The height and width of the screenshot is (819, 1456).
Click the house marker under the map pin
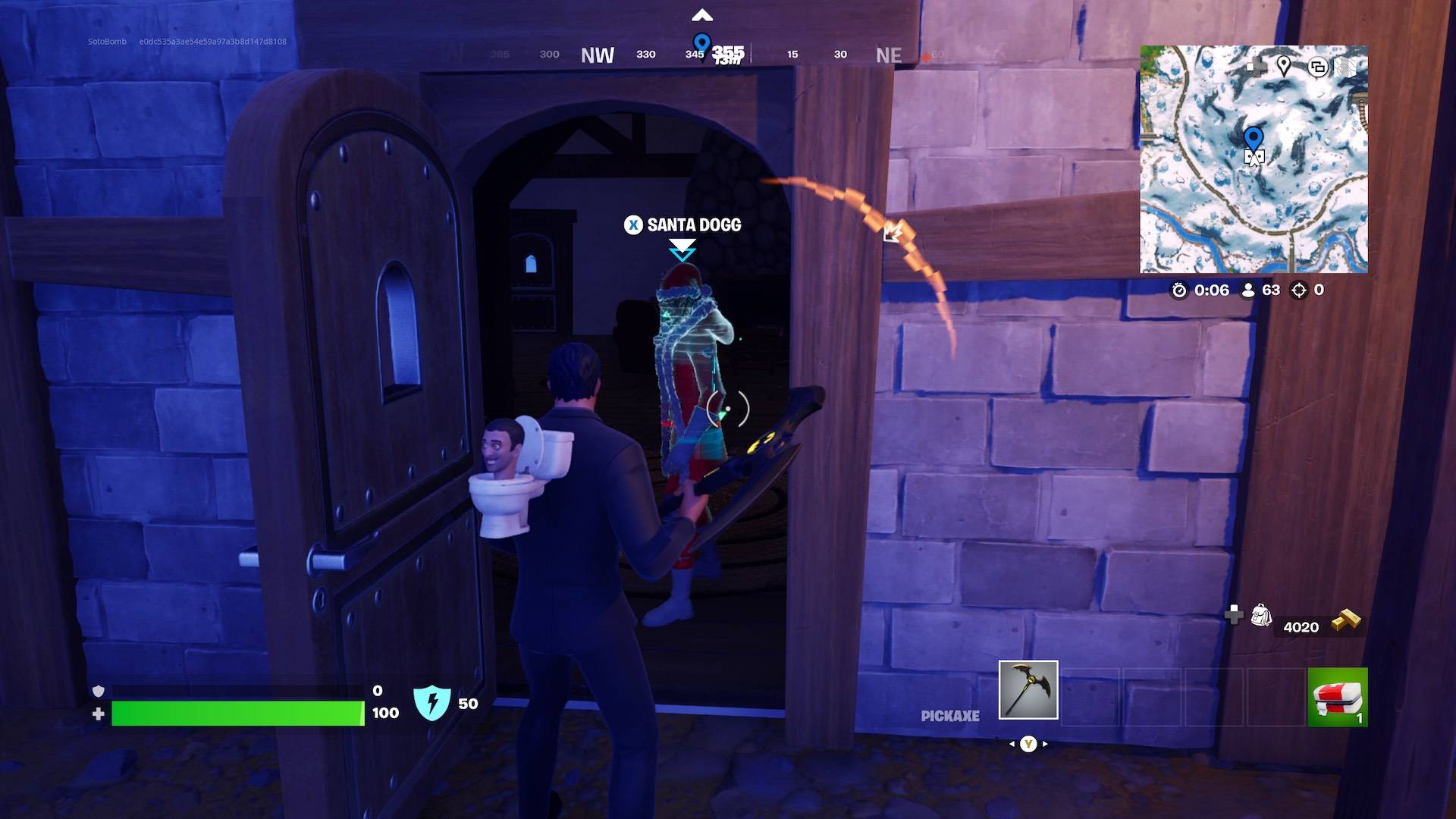pos(1255,155)
